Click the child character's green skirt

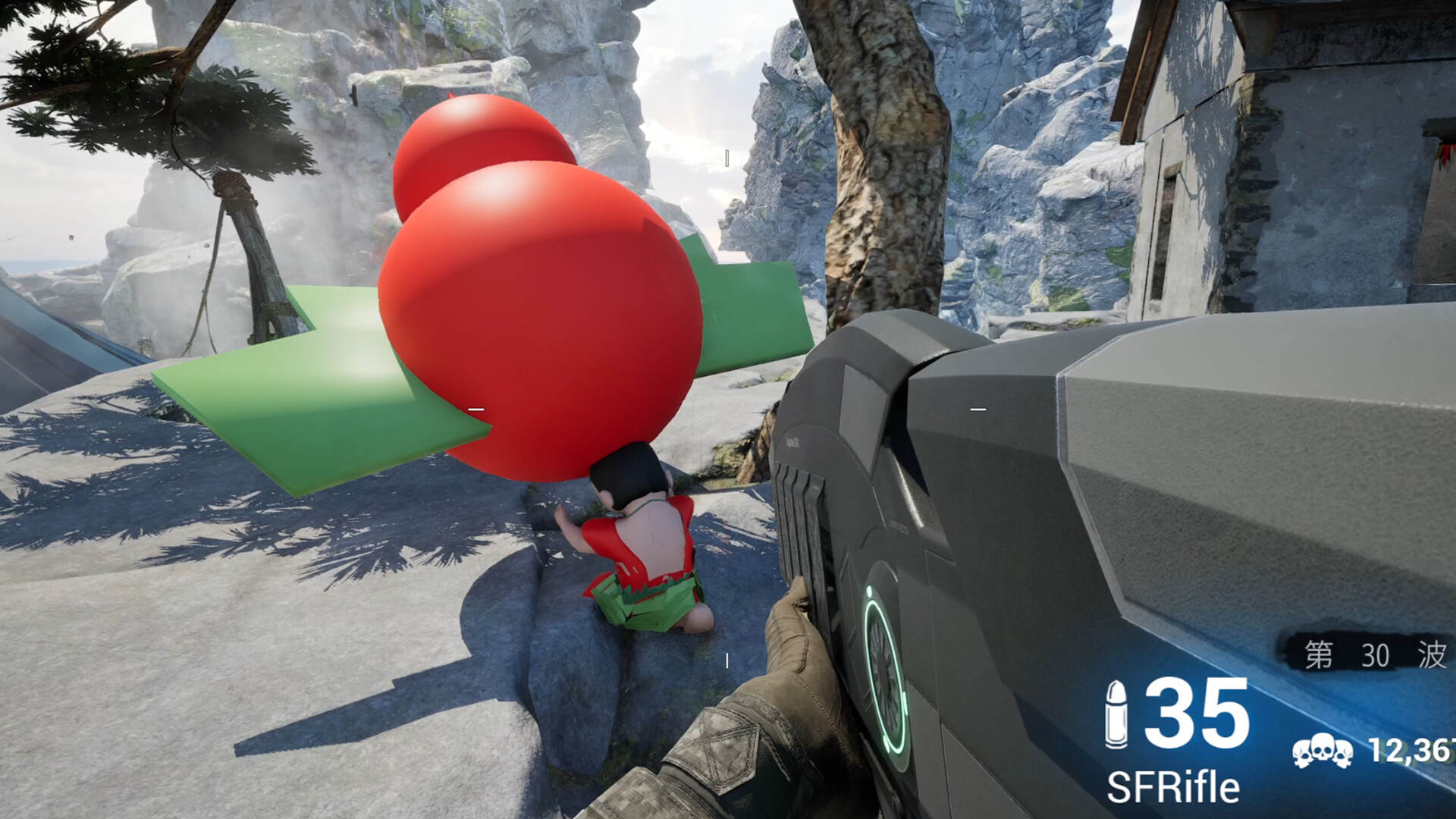pos(648,607)
